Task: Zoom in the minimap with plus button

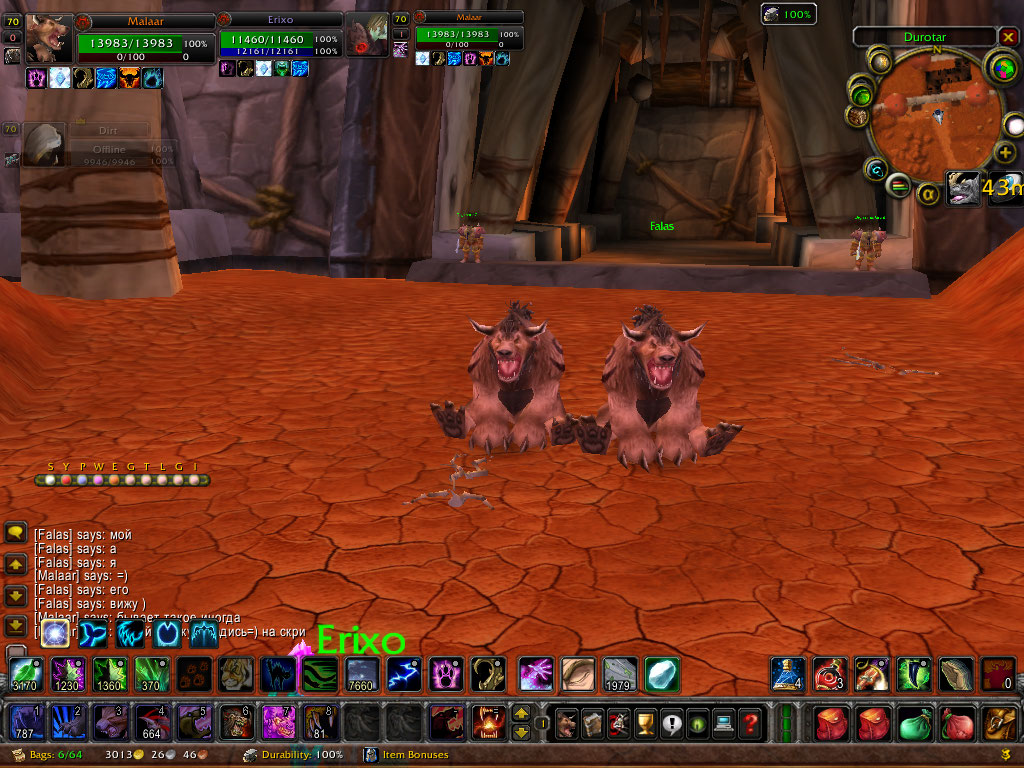Action: (1004, 152)
